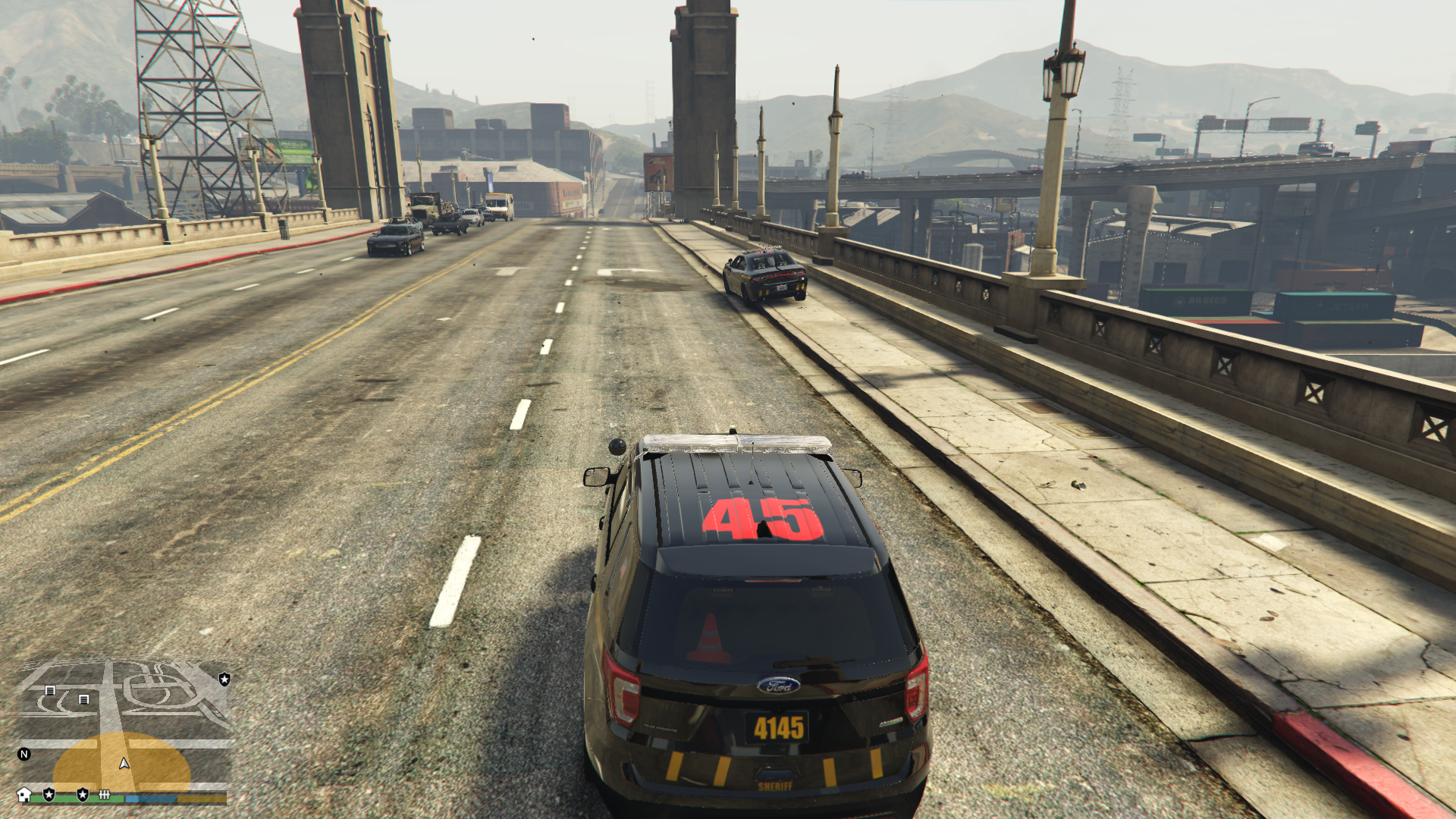Viewport: 1456px width, 819px height.
Task: Click the white house blip
Action: coord(24,794)
